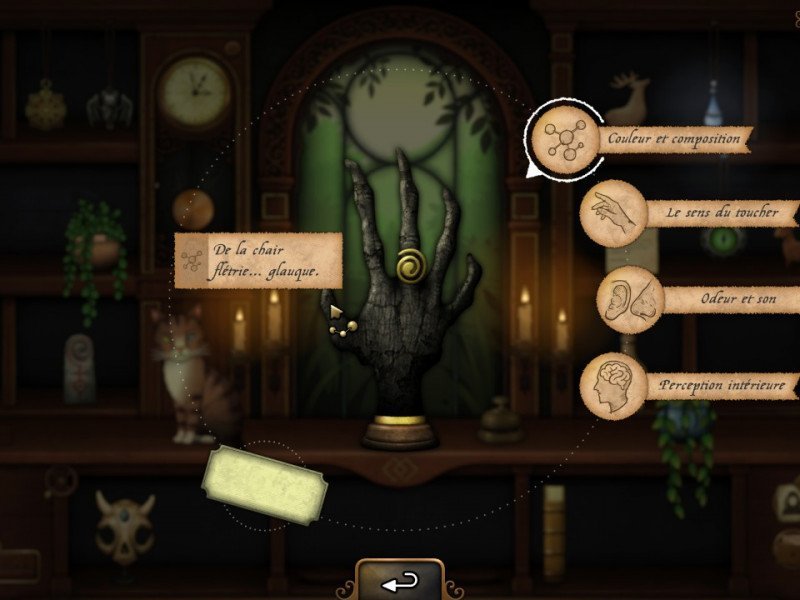Select the golden spiral marker on the hand
800x600 pixels.
tap(410, 266)
